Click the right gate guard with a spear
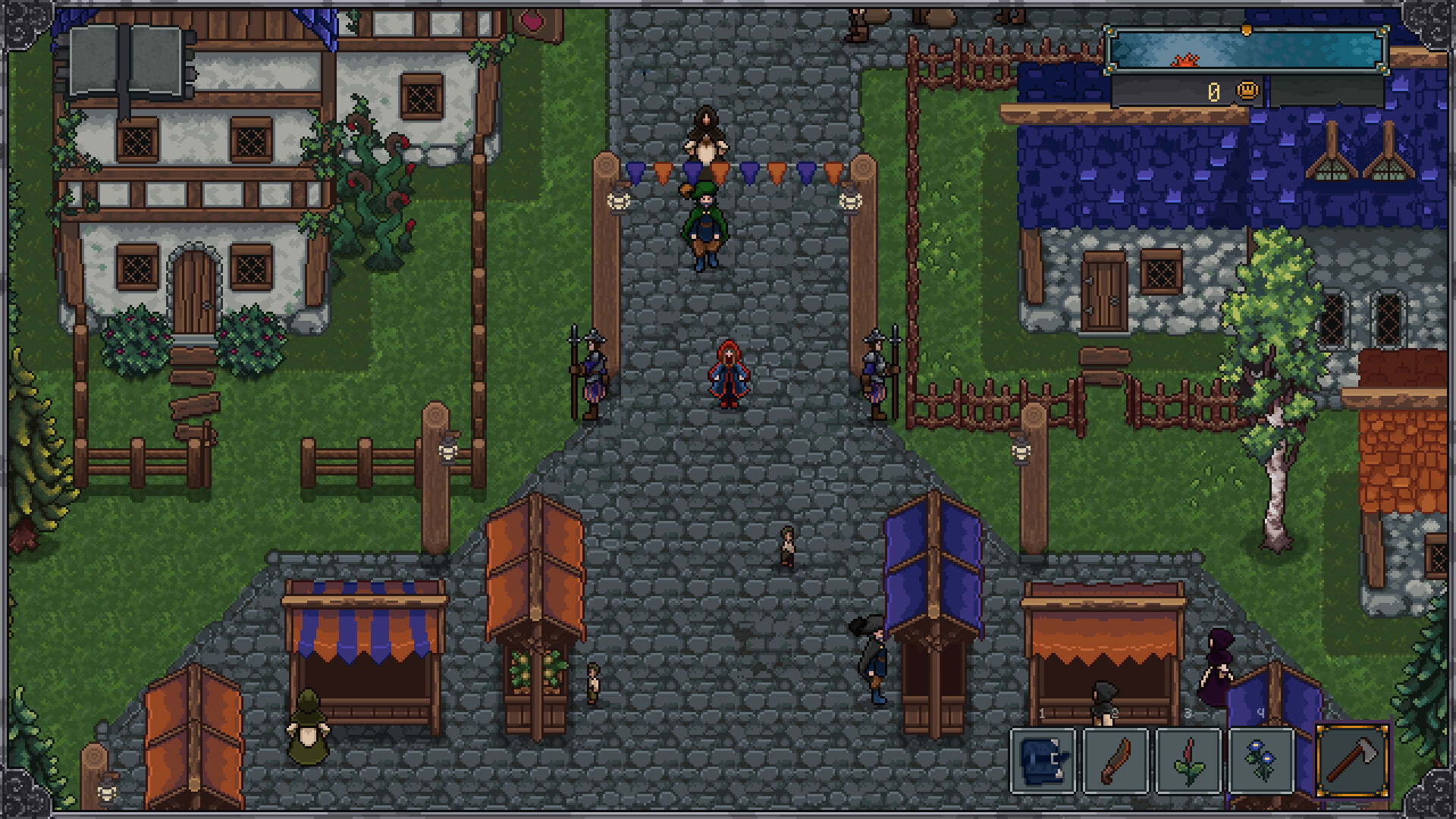Image resolution: width=1456 pixels, height=819 pixels. tap(876, 373)
